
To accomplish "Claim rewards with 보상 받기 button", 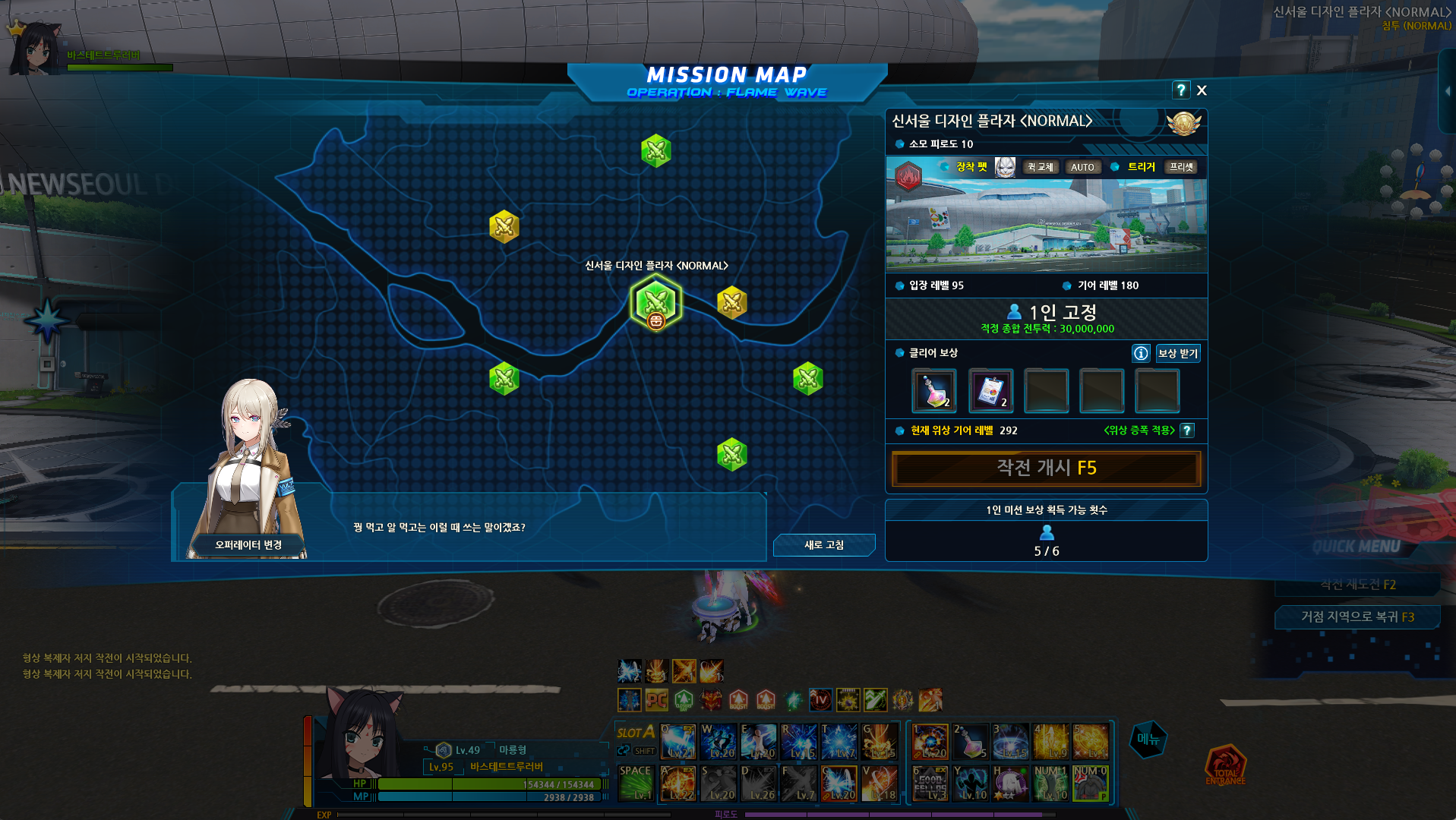I will 1177,353.
